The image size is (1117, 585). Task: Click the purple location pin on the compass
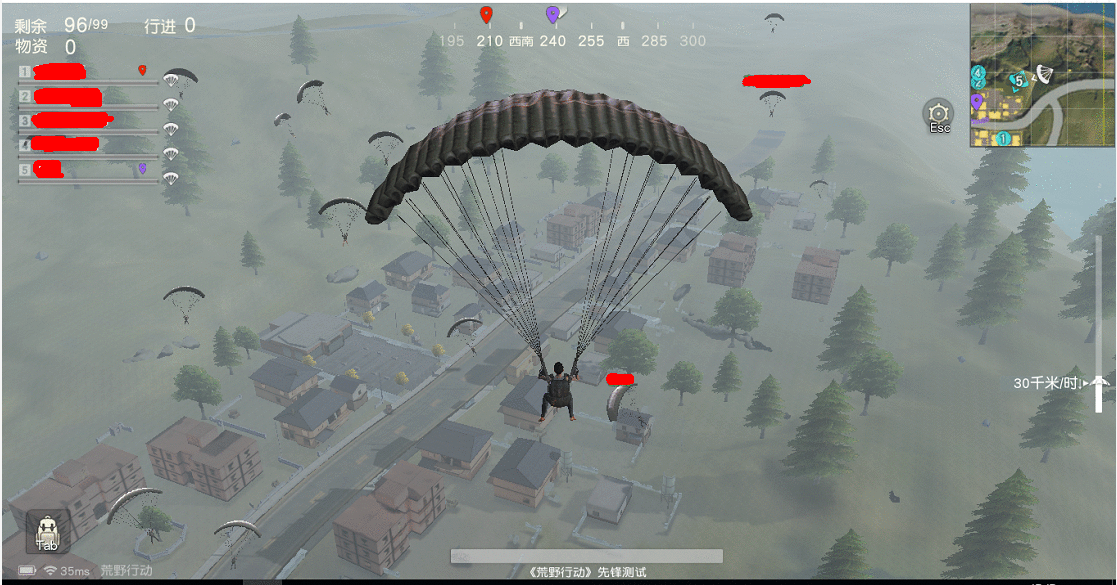point(552,15)
